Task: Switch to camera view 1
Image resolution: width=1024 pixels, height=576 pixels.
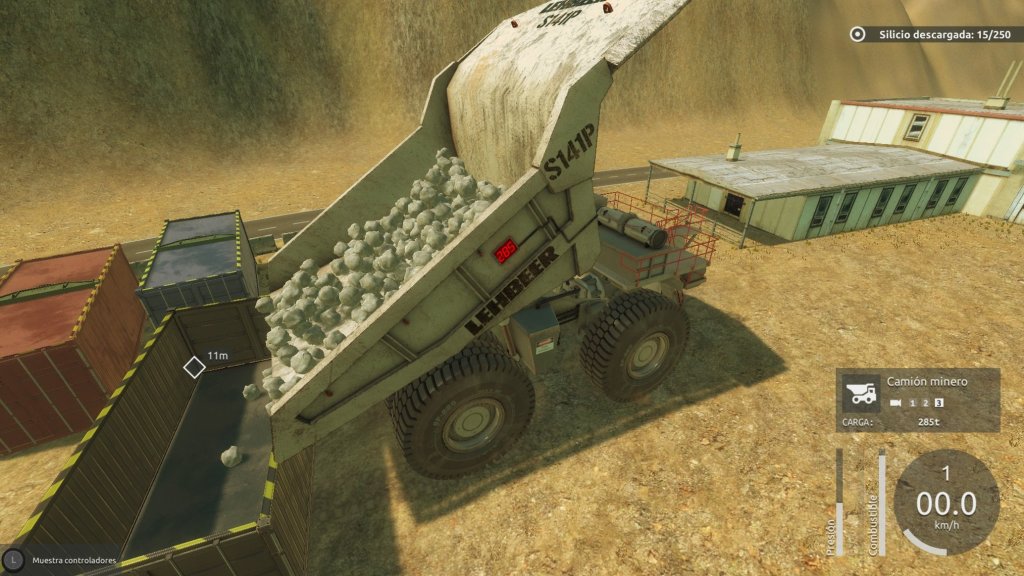Action: (912, 403)
